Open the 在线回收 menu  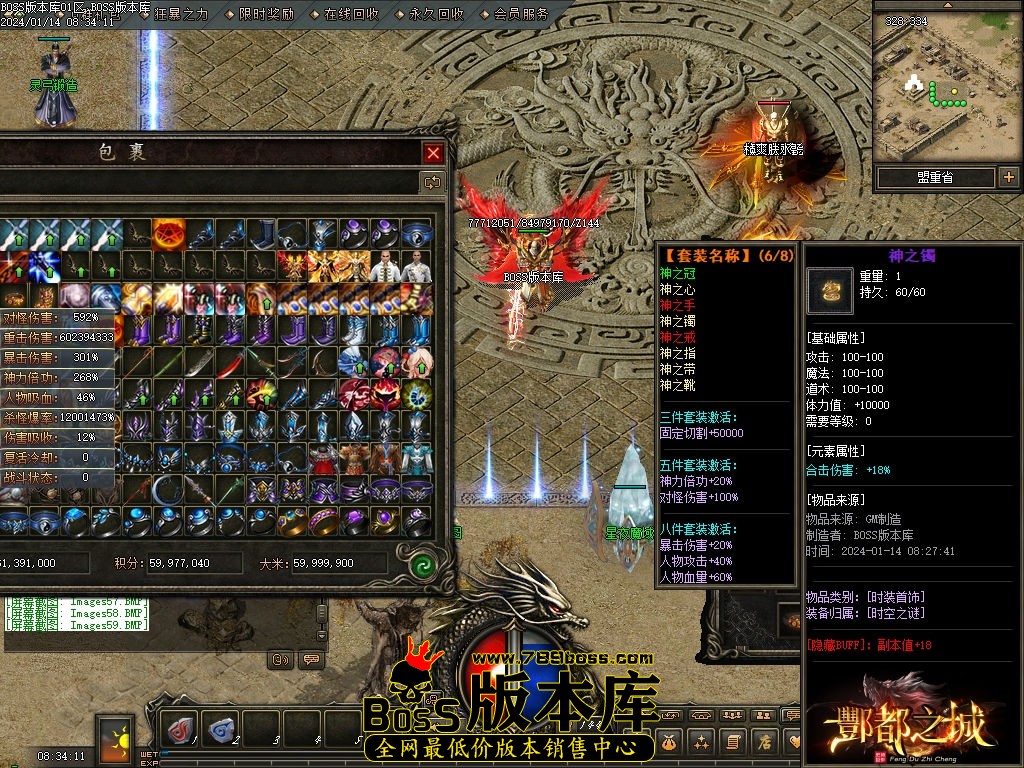tap(351, 14)
